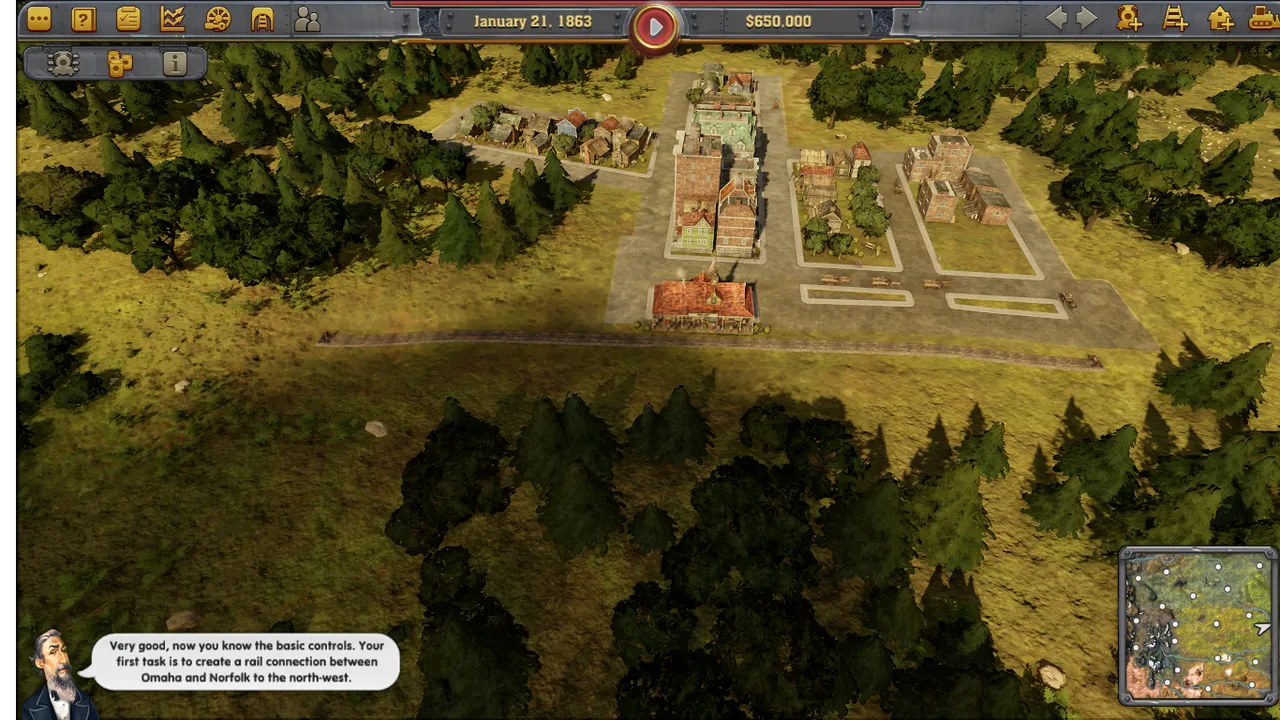Open the rising line chart statistics
The width and height of the screenshot is (1280, 720).
172,19
